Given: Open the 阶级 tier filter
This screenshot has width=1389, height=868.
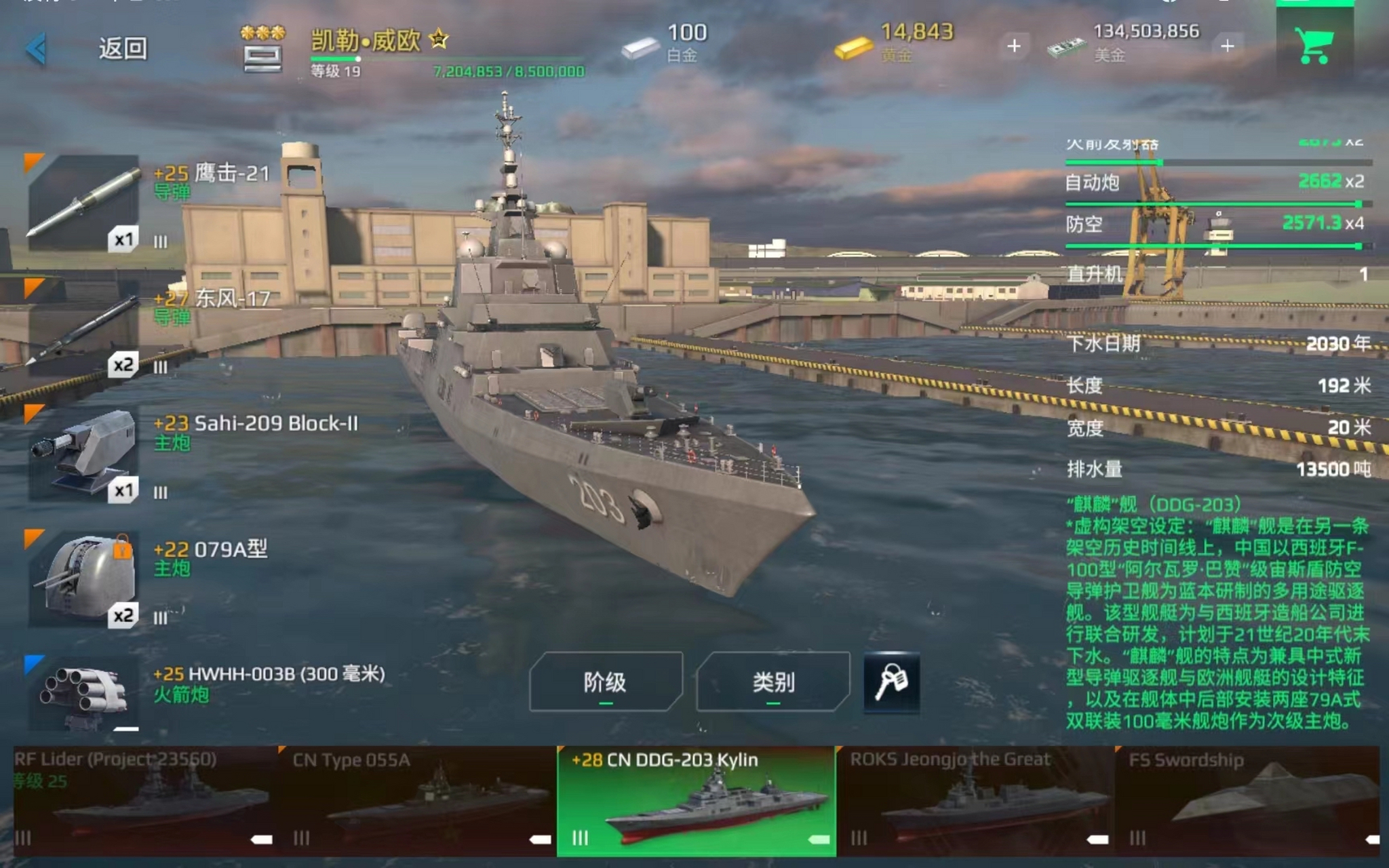Looking at the screenshot, I should coord(605,682).
